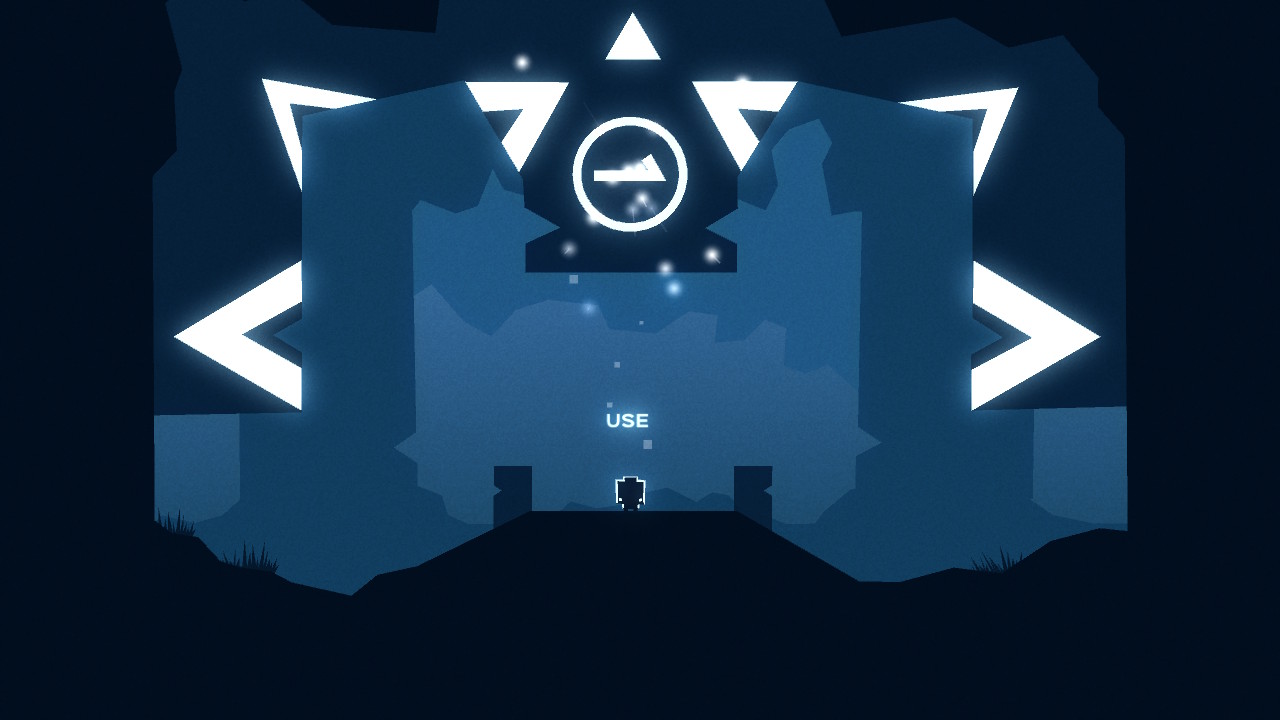Toggle the glowing outline on the player character
The width and height of the screenshot is (1280, 720).
[x=629, y=492]
